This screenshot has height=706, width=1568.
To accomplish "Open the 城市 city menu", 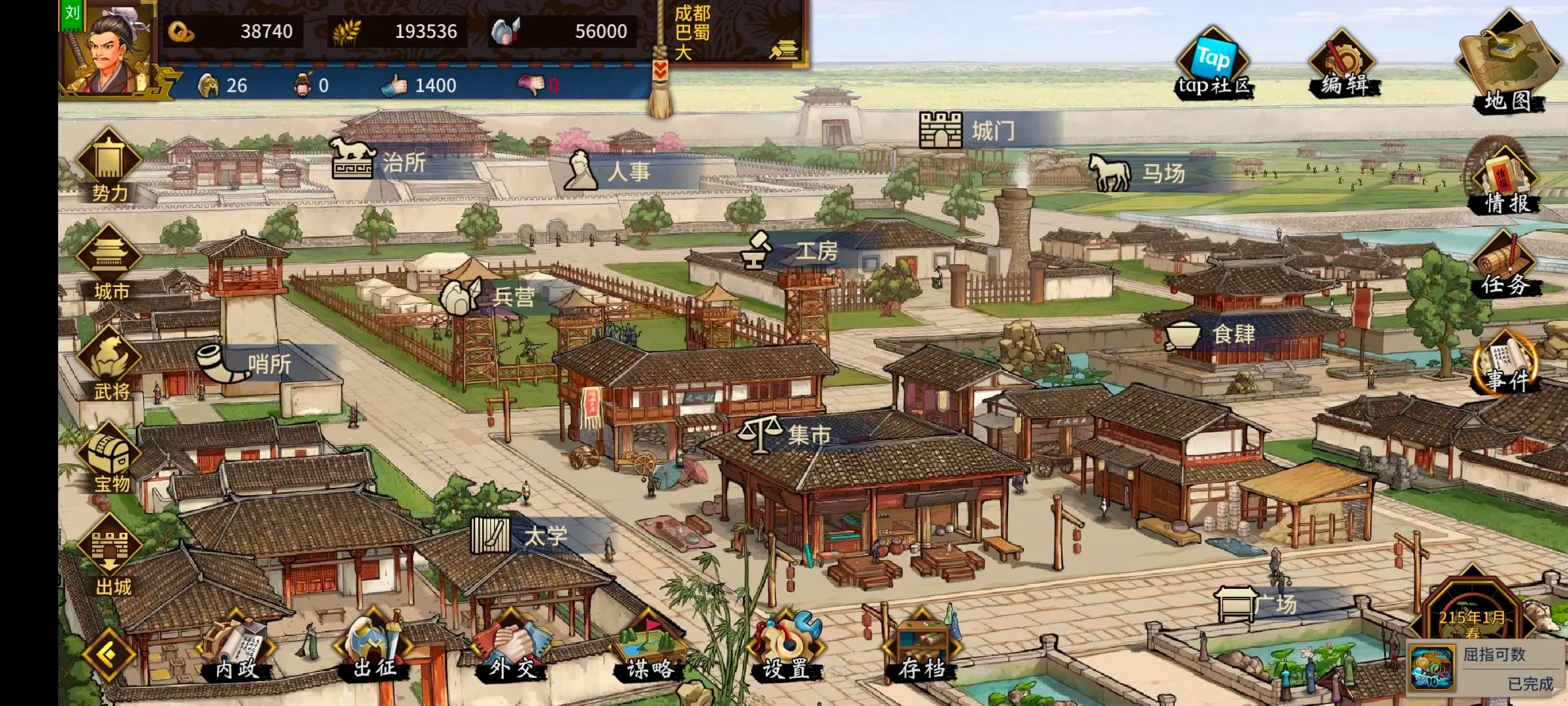I will tap(109, 263).
